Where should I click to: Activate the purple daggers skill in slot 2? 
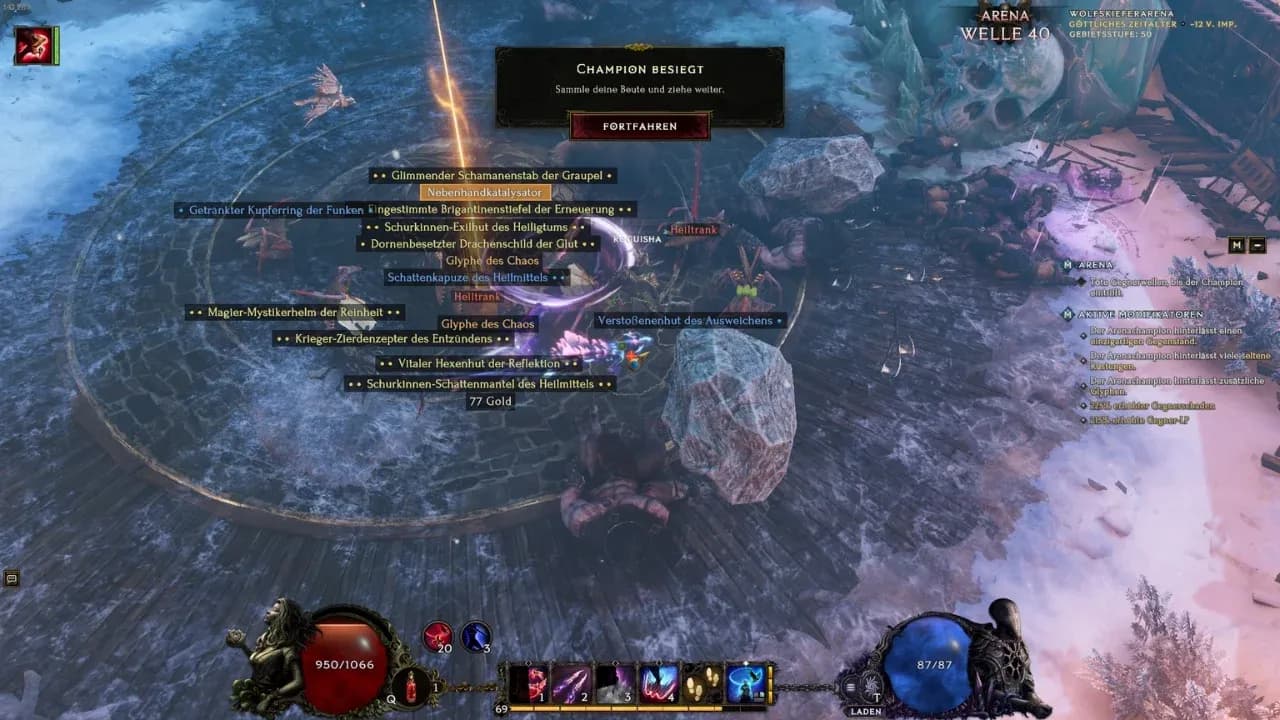click(570, 684)
